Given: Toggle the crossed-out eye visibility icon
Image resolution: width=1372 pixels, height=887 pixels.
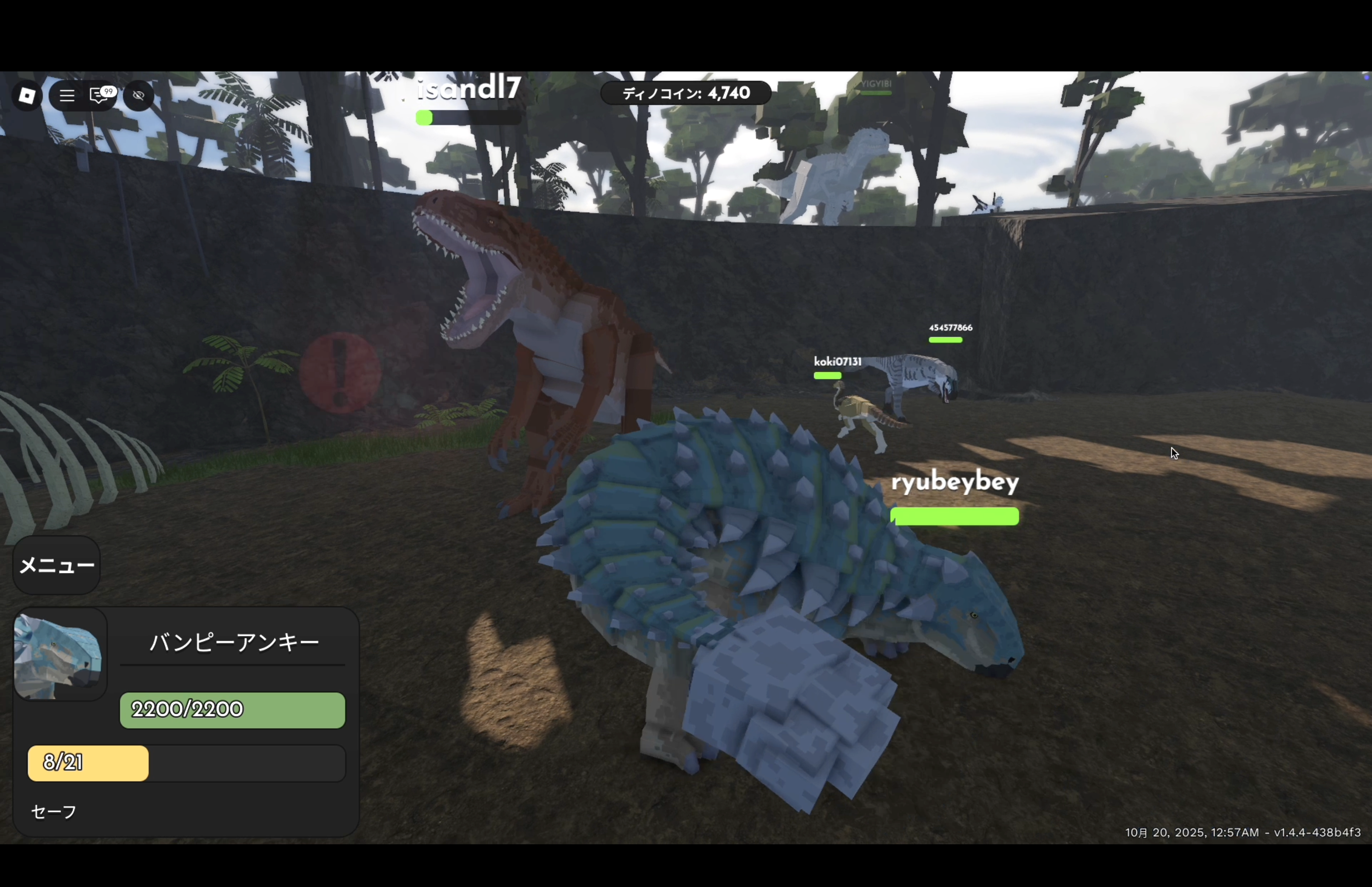Looking at the screenshot, I should pos(139,96).
